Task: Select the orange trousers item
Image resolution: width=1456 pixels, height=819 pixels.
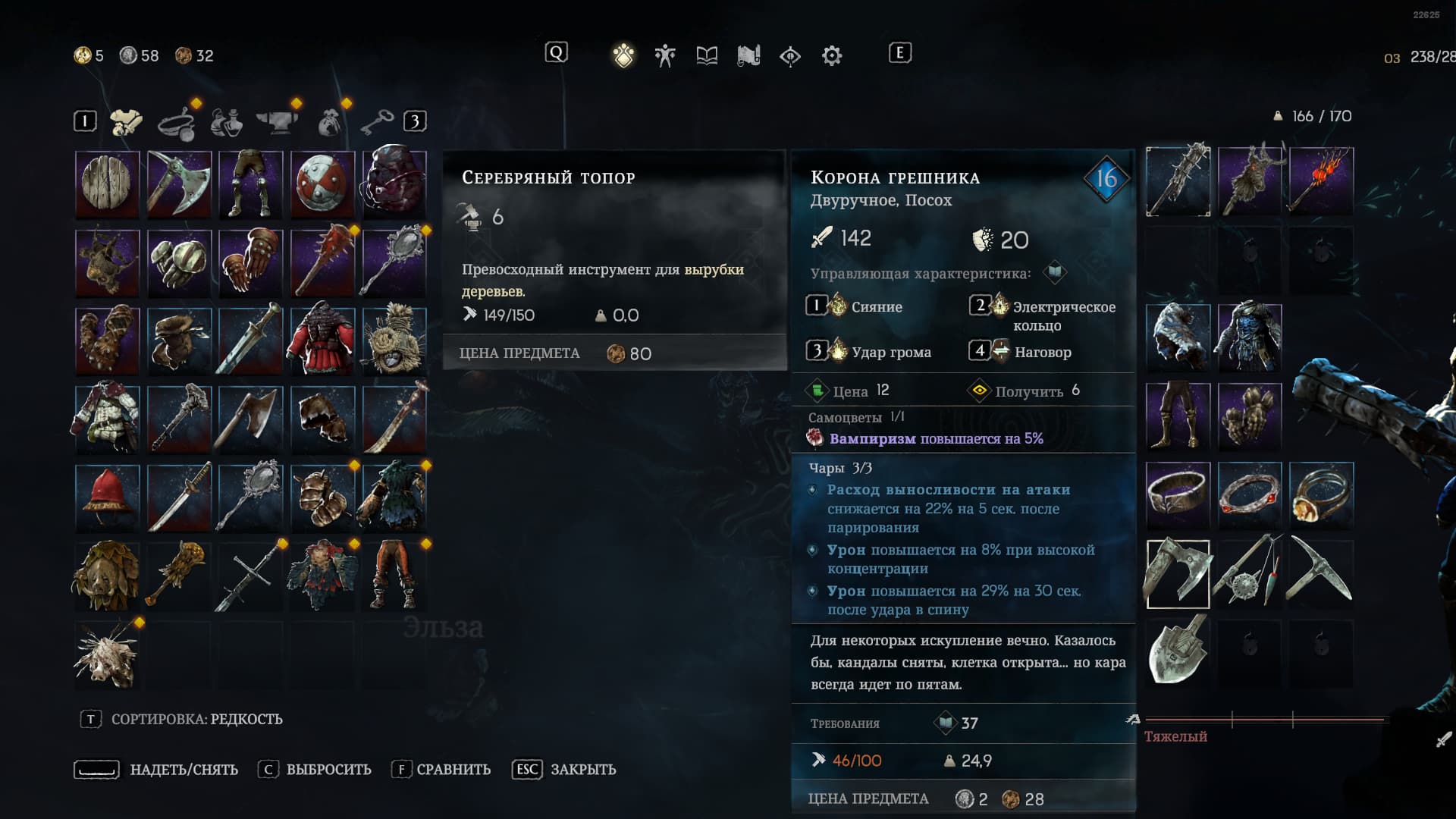Action: [x=394, y=575]
